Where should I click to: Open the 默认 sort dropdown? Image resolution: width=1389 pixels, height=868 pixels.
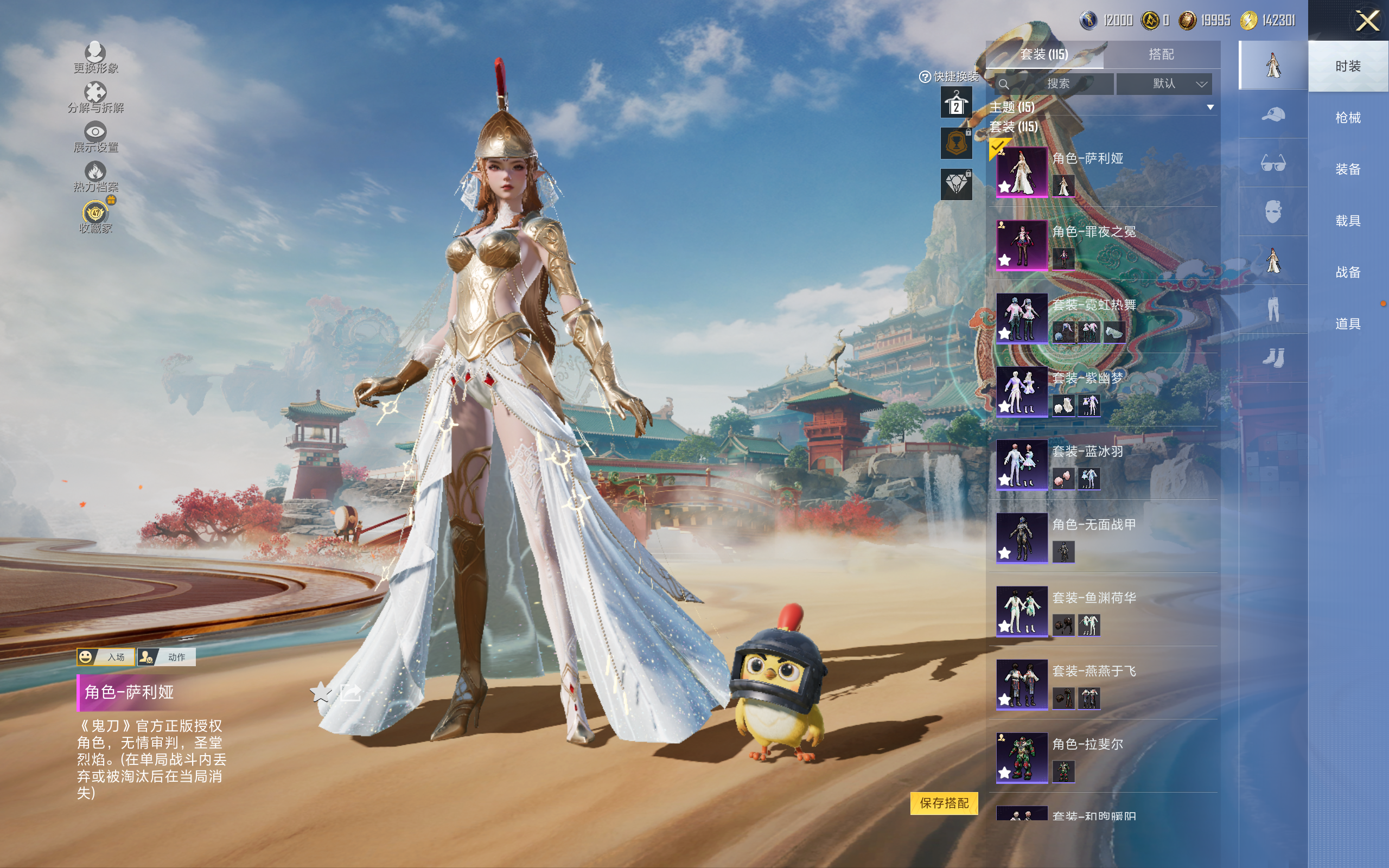(x=1164, y=84)
